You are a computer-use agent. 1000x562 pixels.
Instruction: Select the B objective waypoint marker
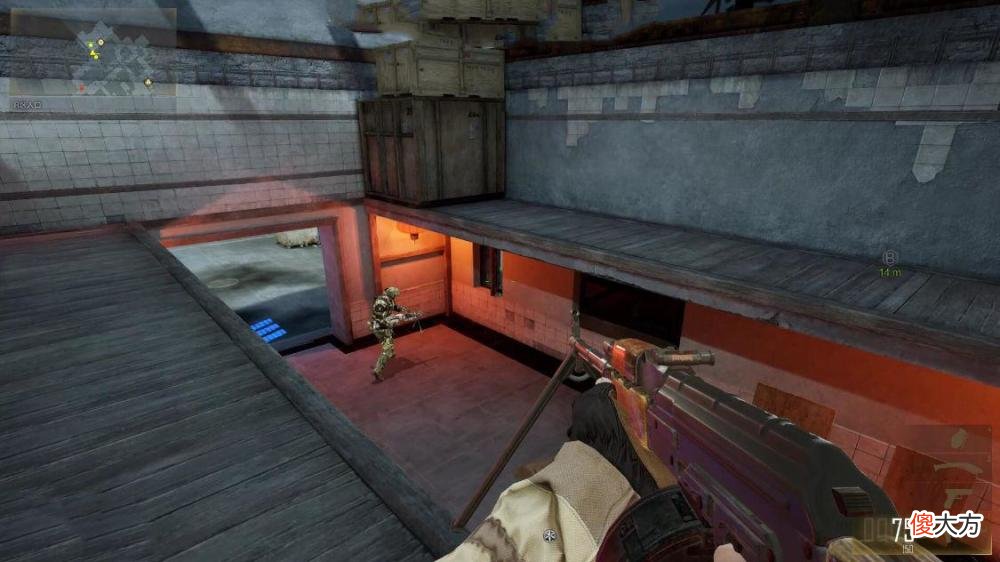point(890,258)
